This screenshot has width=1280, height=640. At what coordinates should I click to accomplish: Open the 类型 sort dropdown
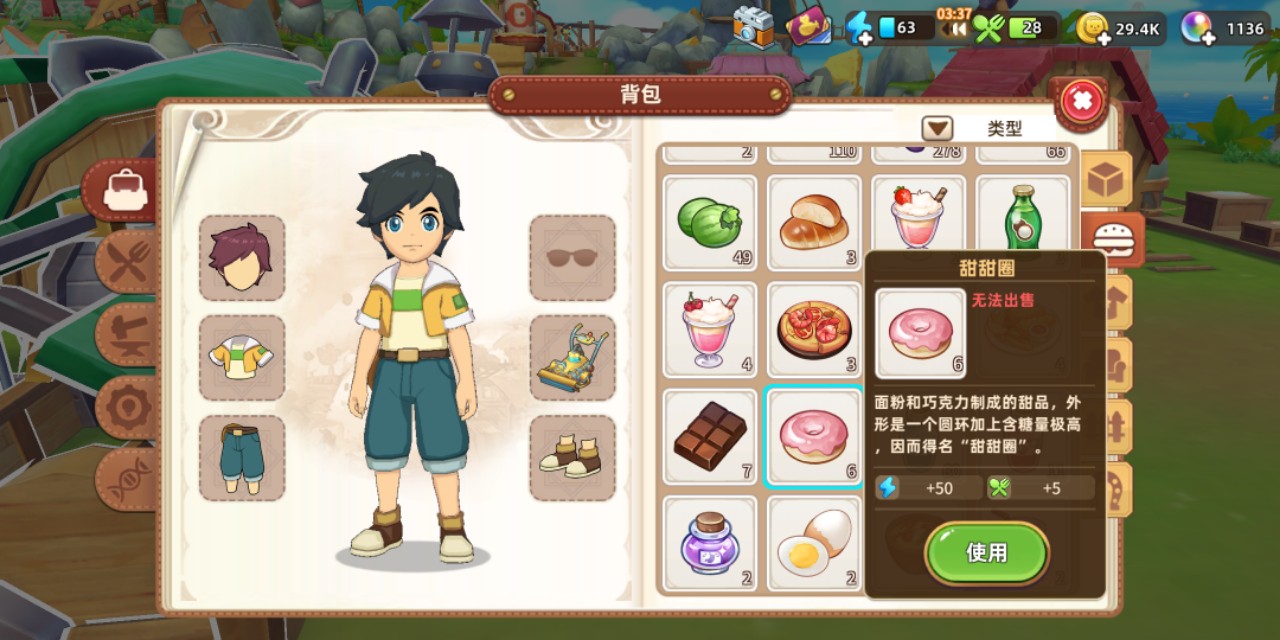point(937,129)
